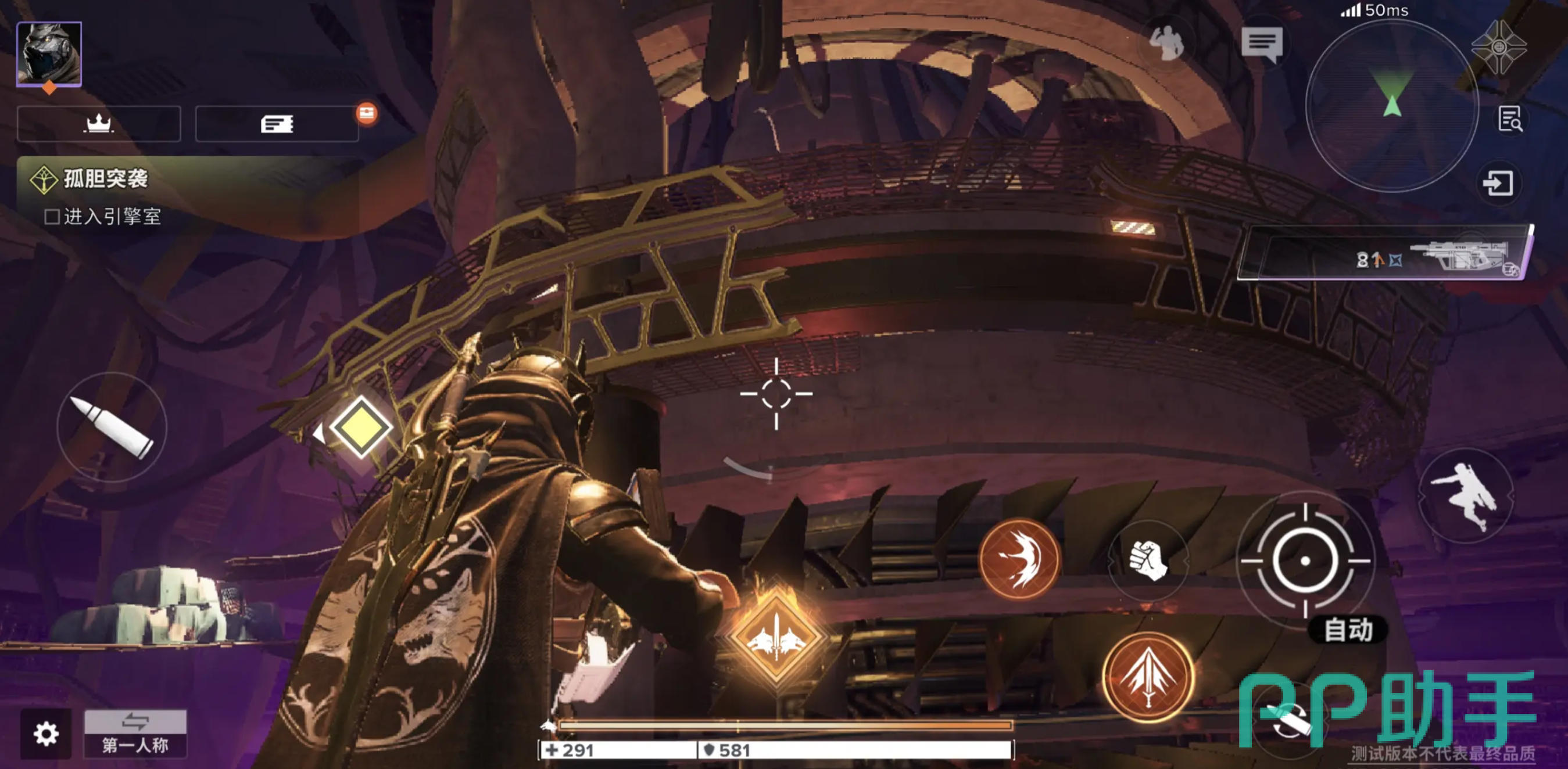Open the emote gesture icon

pos(1166,44)
